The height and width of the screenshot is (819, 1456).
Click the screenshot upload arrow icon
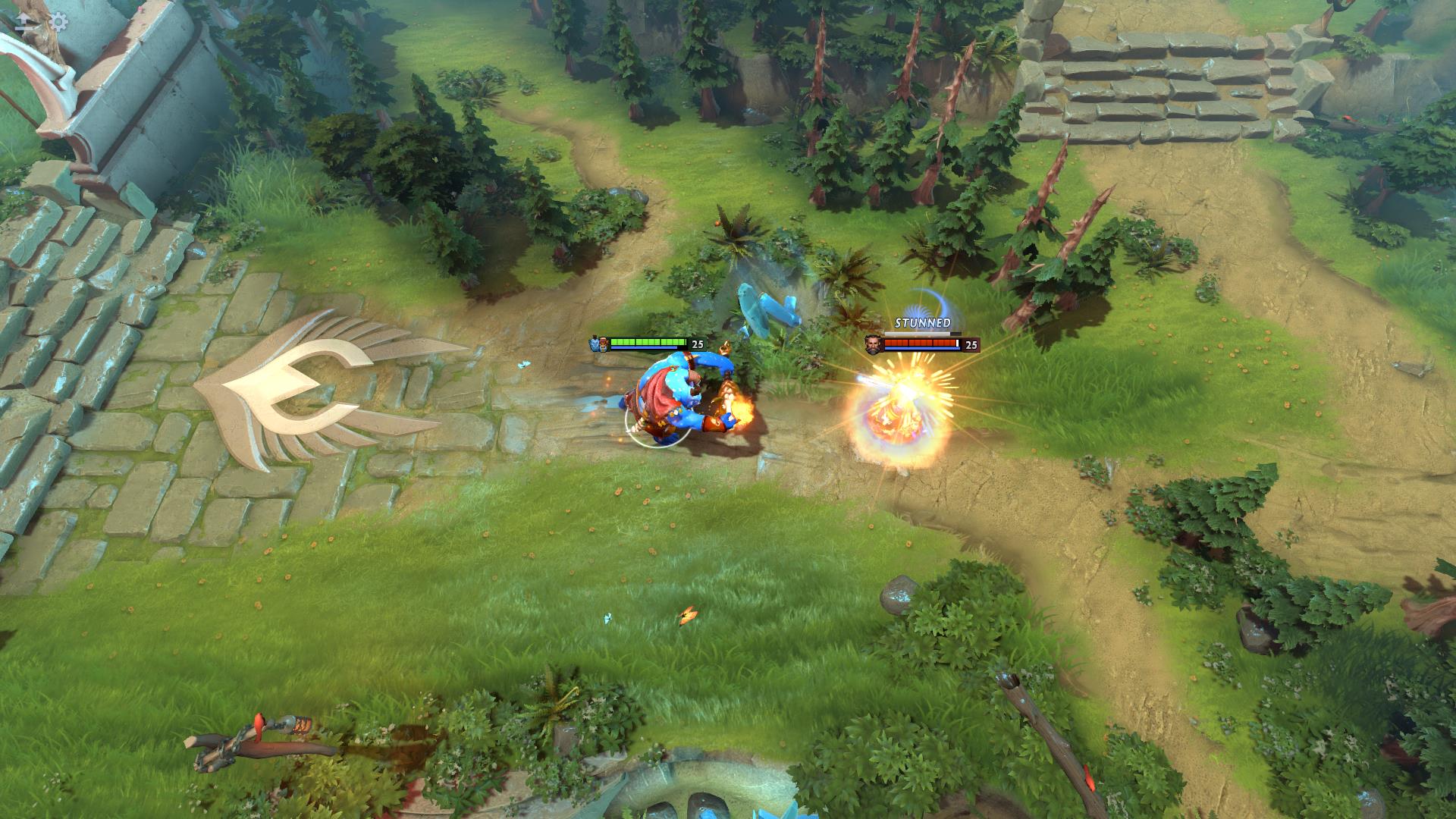coord(23,23)
